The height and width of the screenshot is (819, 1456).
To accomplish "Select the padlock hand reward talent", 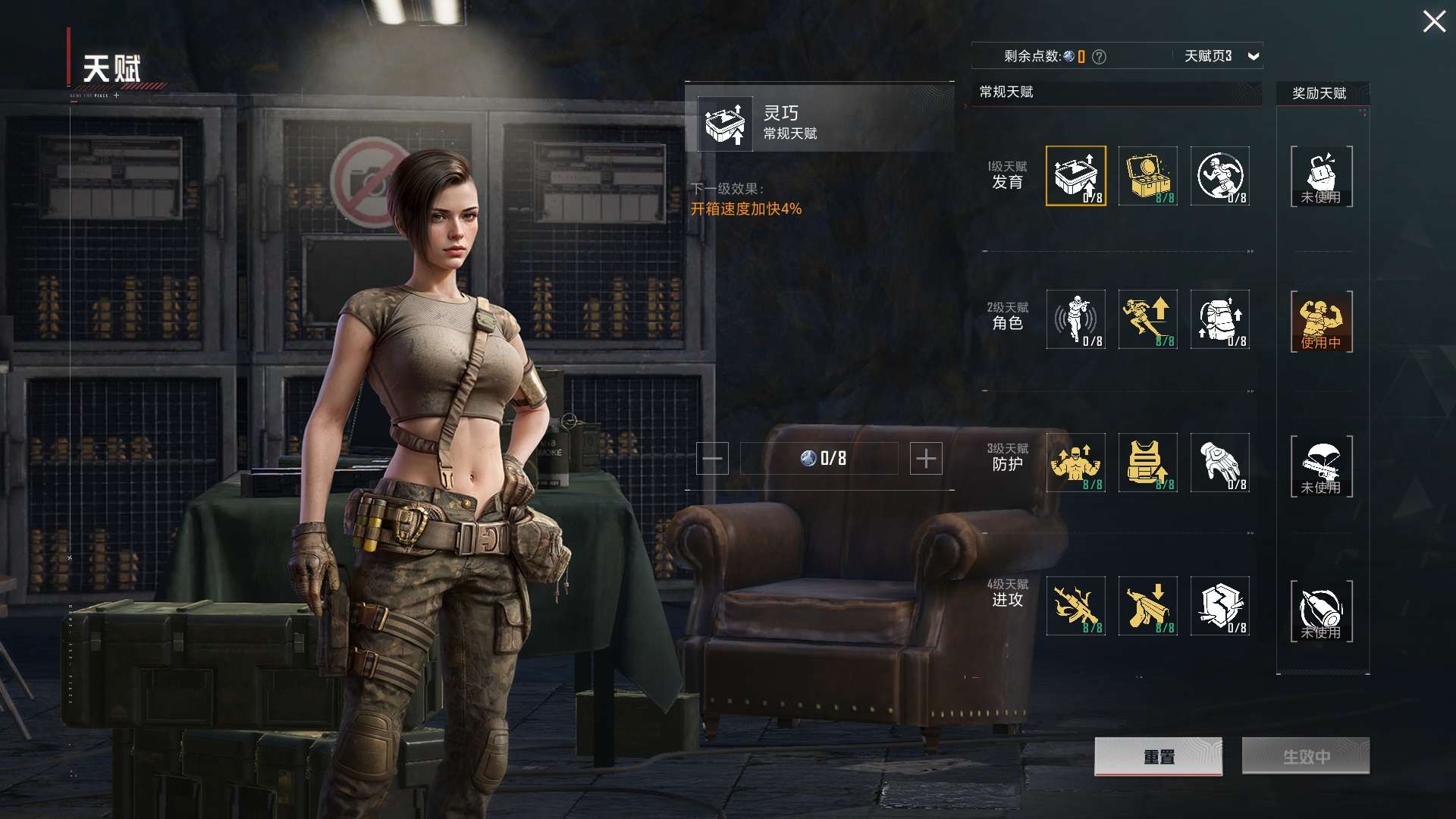I will click(x=1321, y=176).
